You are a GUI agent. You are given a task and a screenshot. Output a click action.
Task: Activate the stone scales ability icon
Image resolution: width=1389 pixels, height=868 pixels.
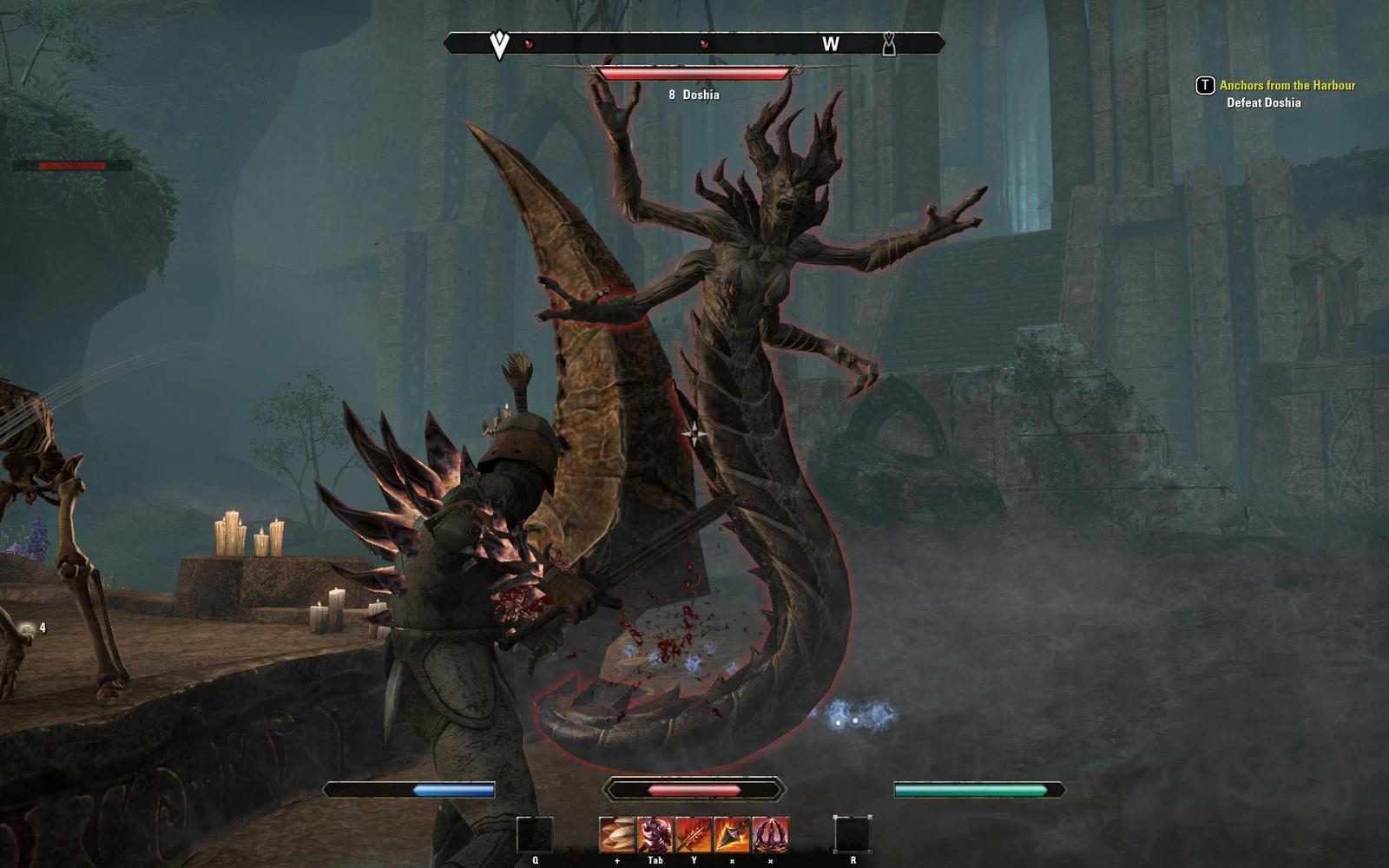pyautogui.click(x=617, y=834)
